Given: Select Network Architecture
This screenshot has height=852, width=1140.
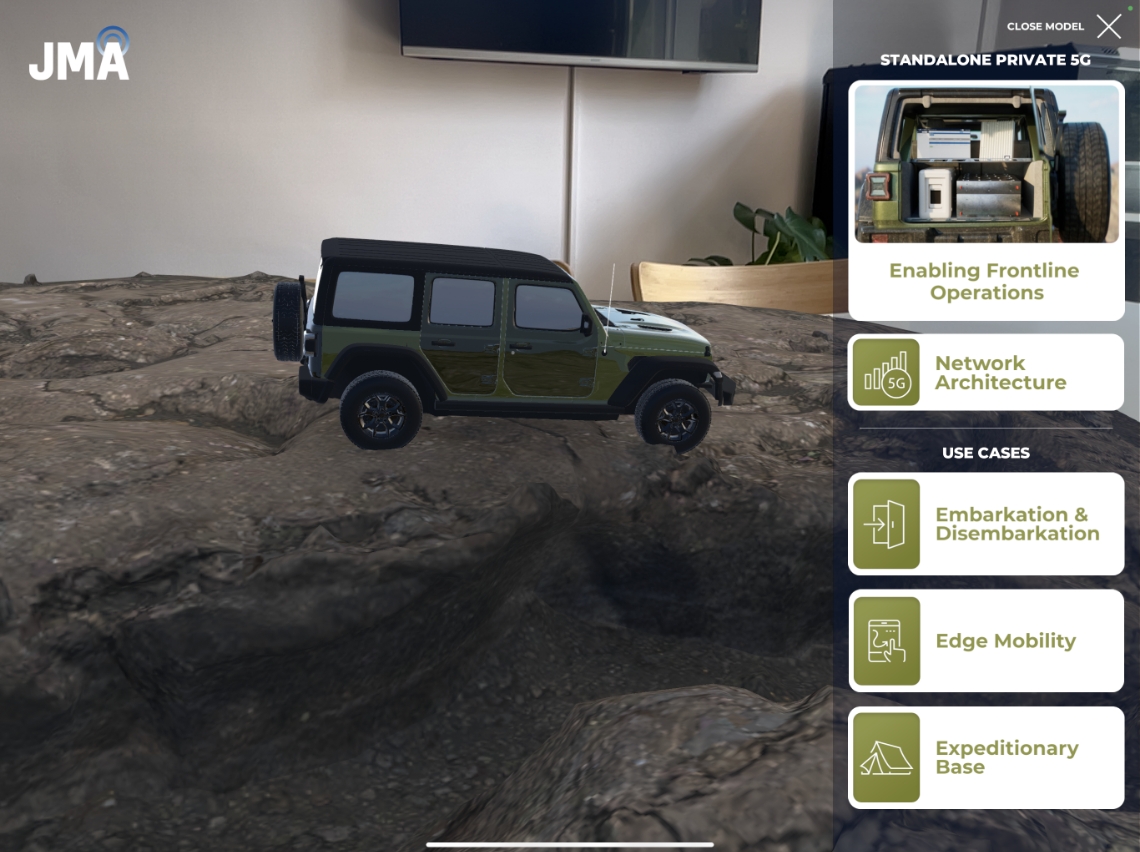Looking at the screenshot, I should (986, 372).
